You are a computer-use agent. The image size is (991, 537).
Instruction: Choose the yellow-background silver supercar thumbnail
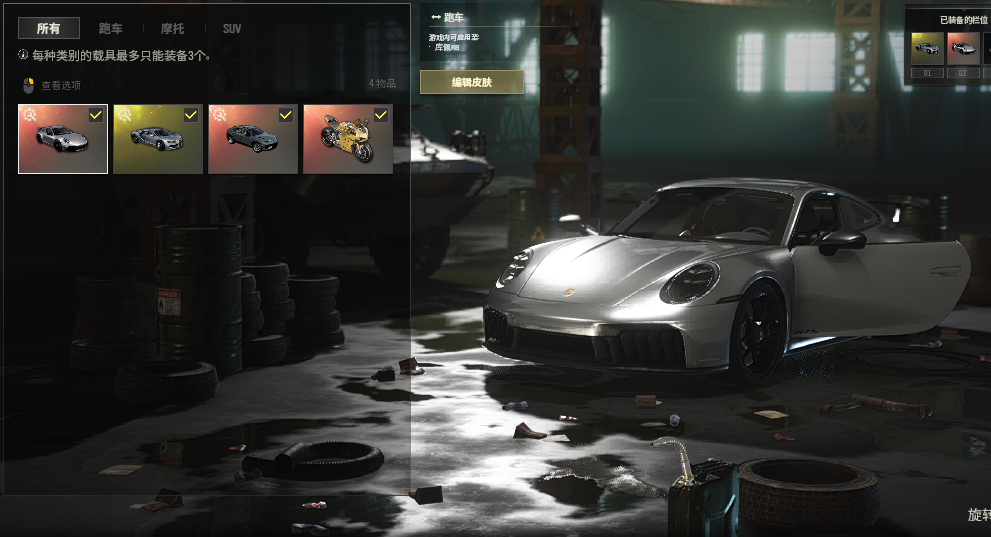tap(157, 139)
